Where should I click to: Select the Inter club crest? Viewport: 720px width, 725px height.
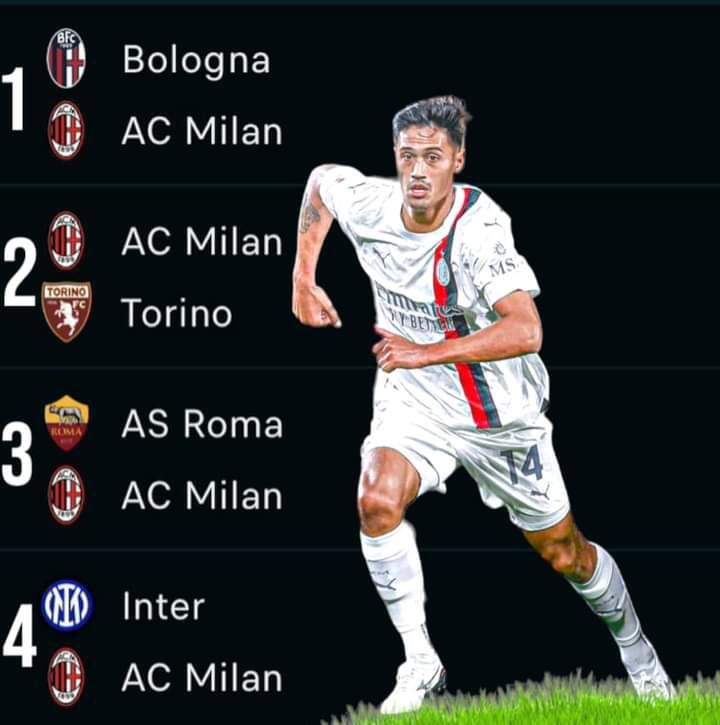(66, 606)
